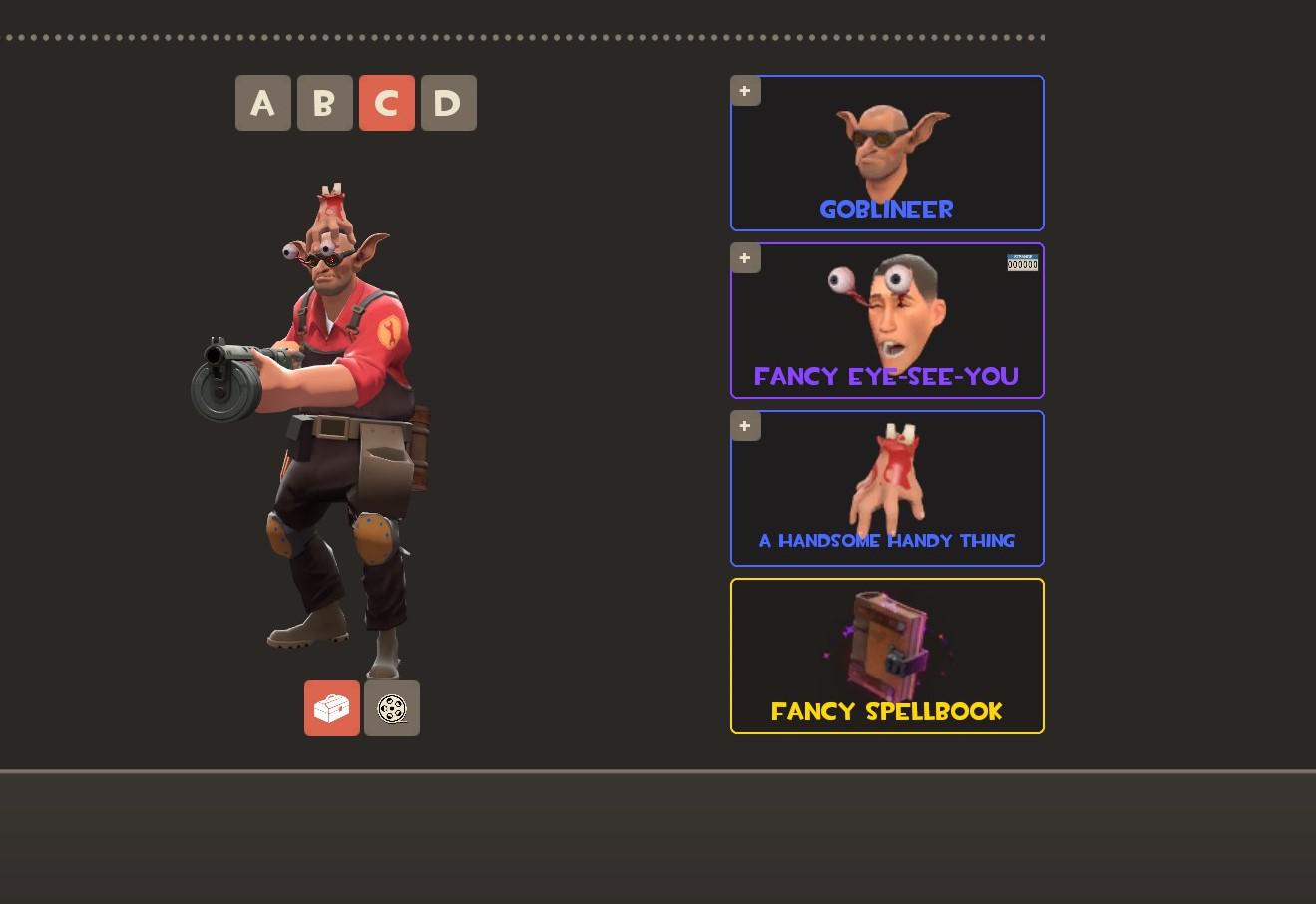
Task: Switch to loadout D tab
Action: click(448, 102)
